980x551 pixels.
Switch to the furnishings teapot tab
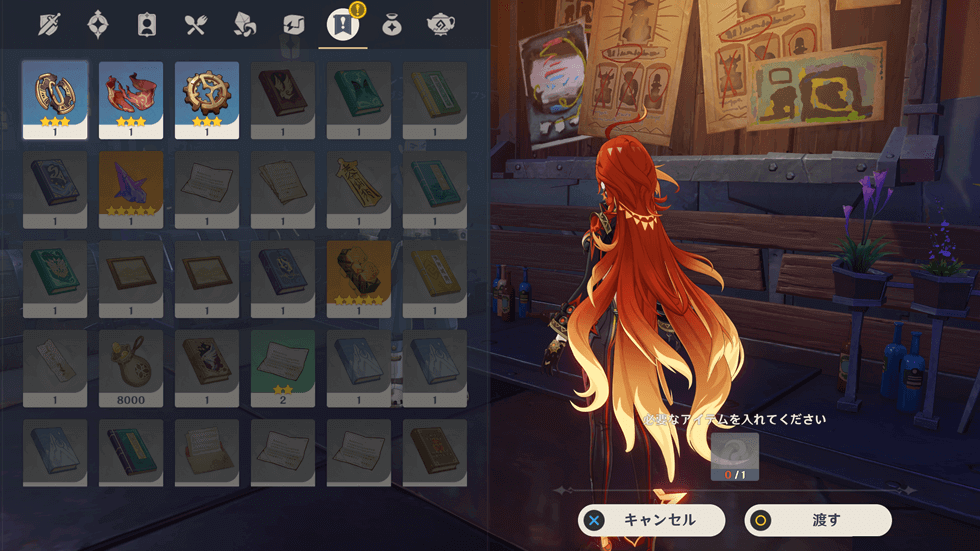pos(441,25)
